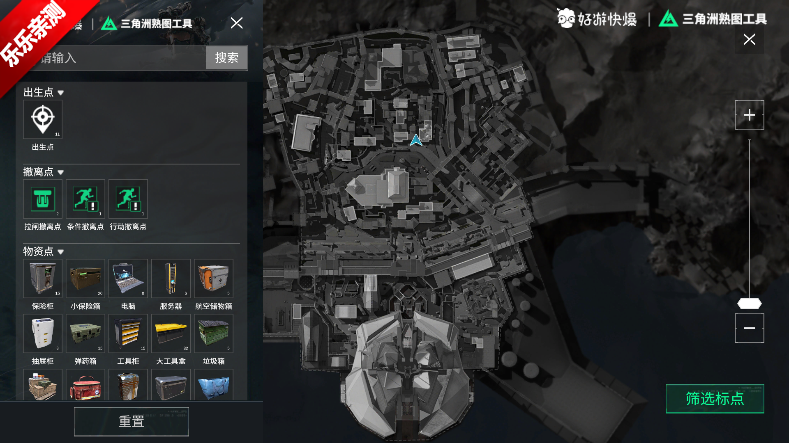
Task: Close the map tool window
Action: [x=749, y=40]
